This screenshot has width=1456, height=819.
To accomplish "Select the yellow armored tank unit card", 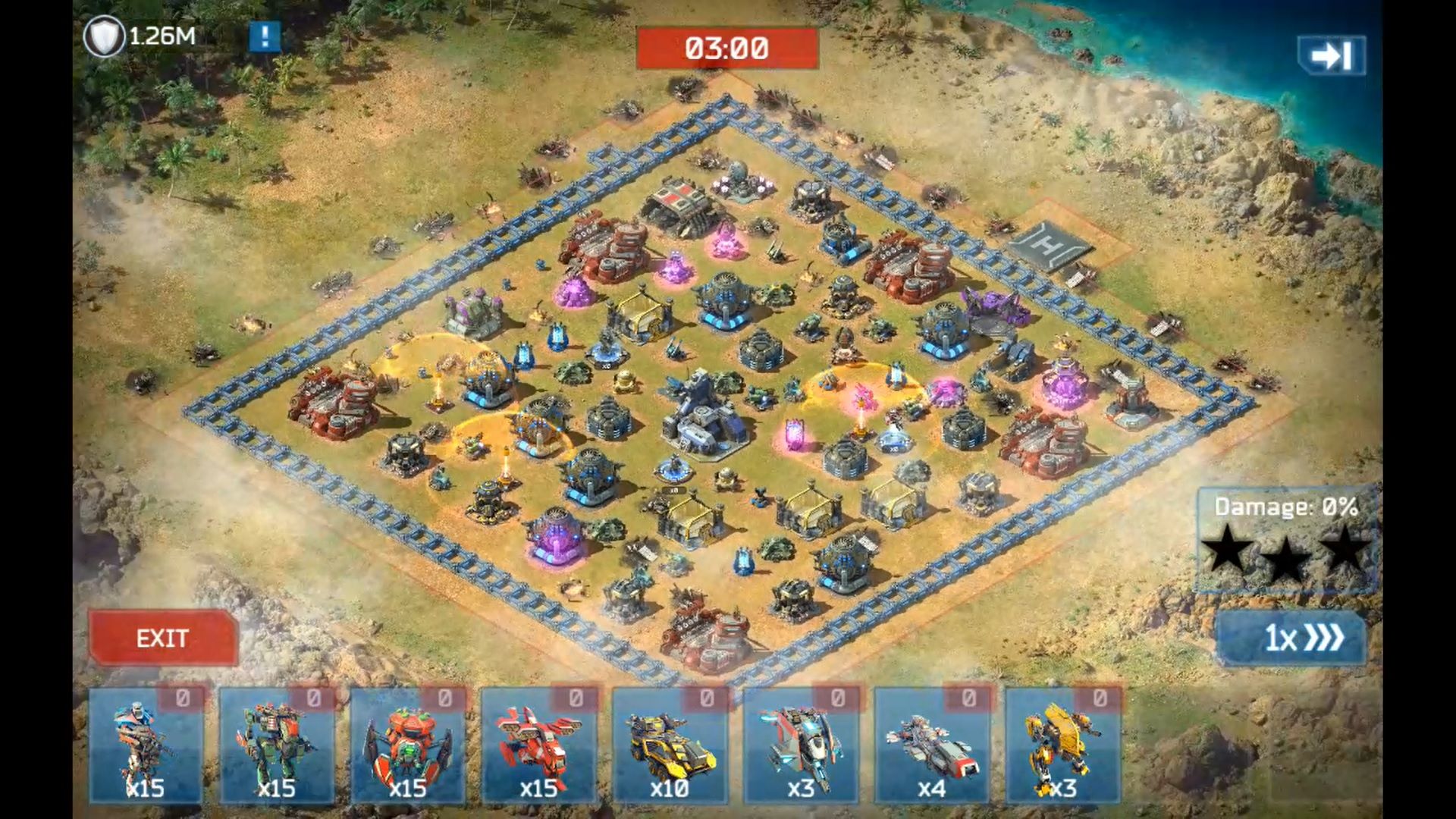I will [x=670, y=745].
